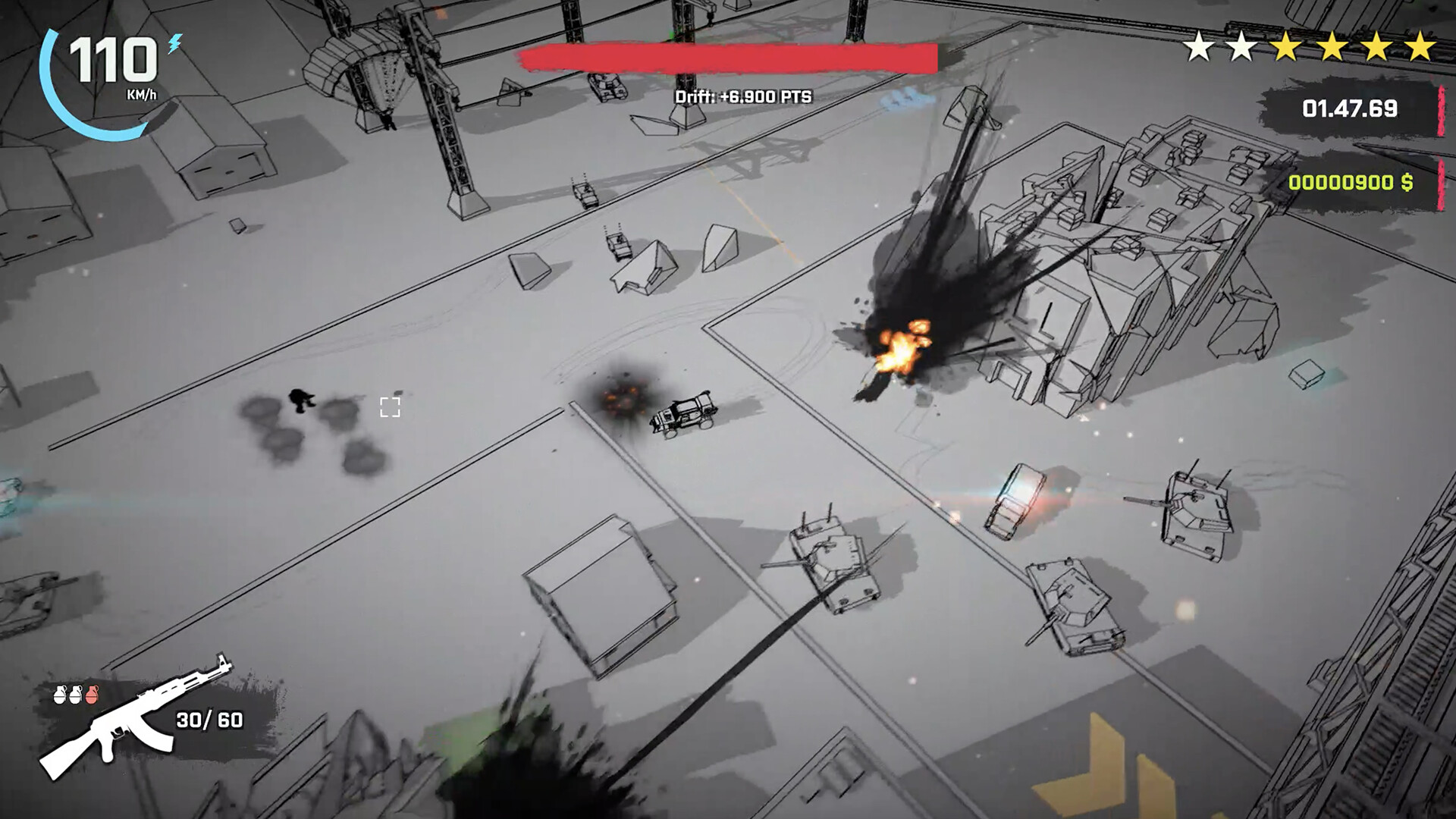Viewport: 1456px width, 819px height.
Task: Click the targeting crosshair reticle
Action: 391,407
